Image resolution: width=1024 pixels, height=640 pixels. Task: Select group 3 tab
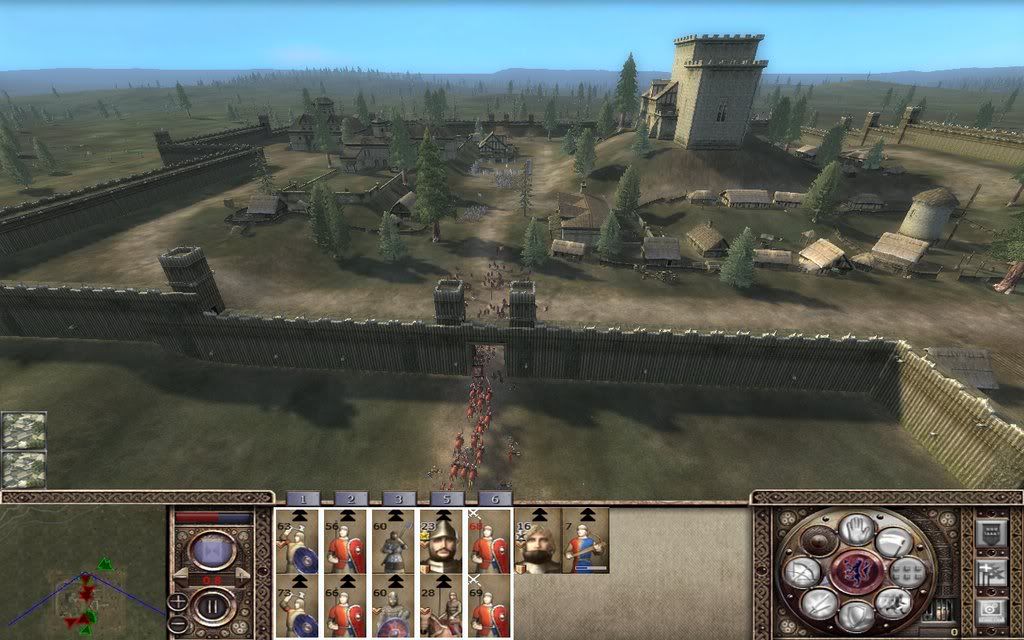tap(397, 498)
